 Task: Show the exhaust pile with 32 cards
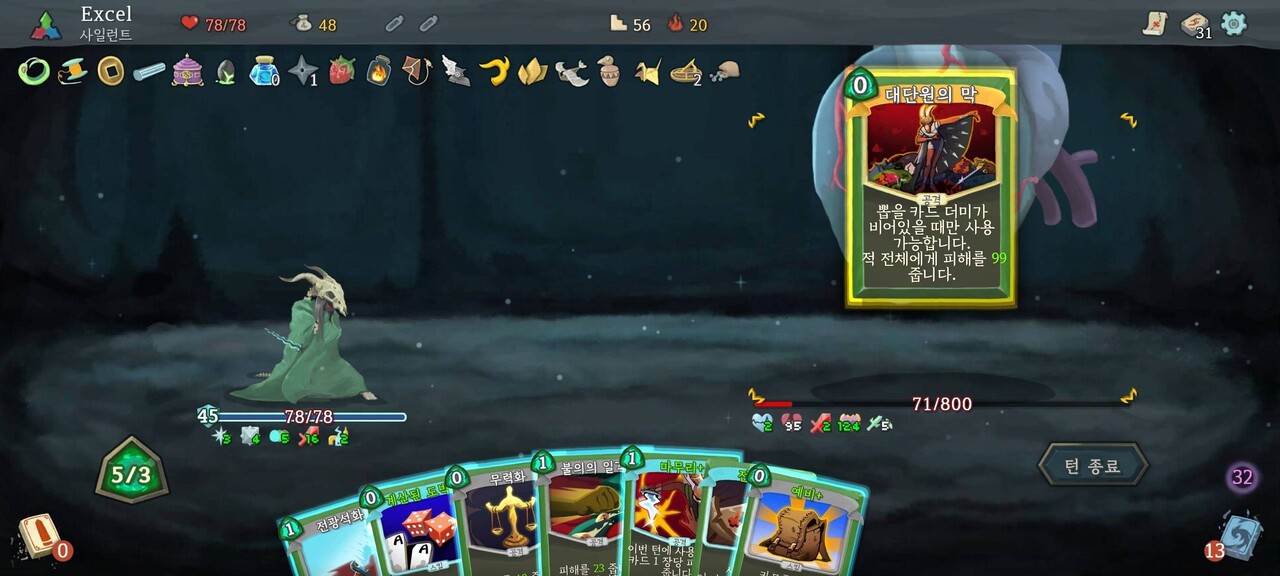click(1242, 477)
